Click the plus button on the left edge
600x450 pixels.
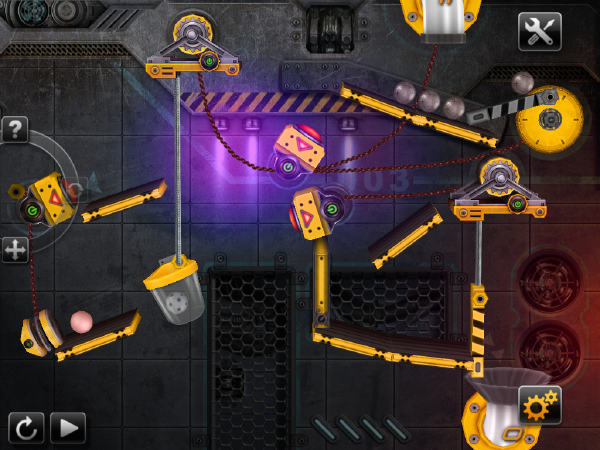(x=14, y=249)
